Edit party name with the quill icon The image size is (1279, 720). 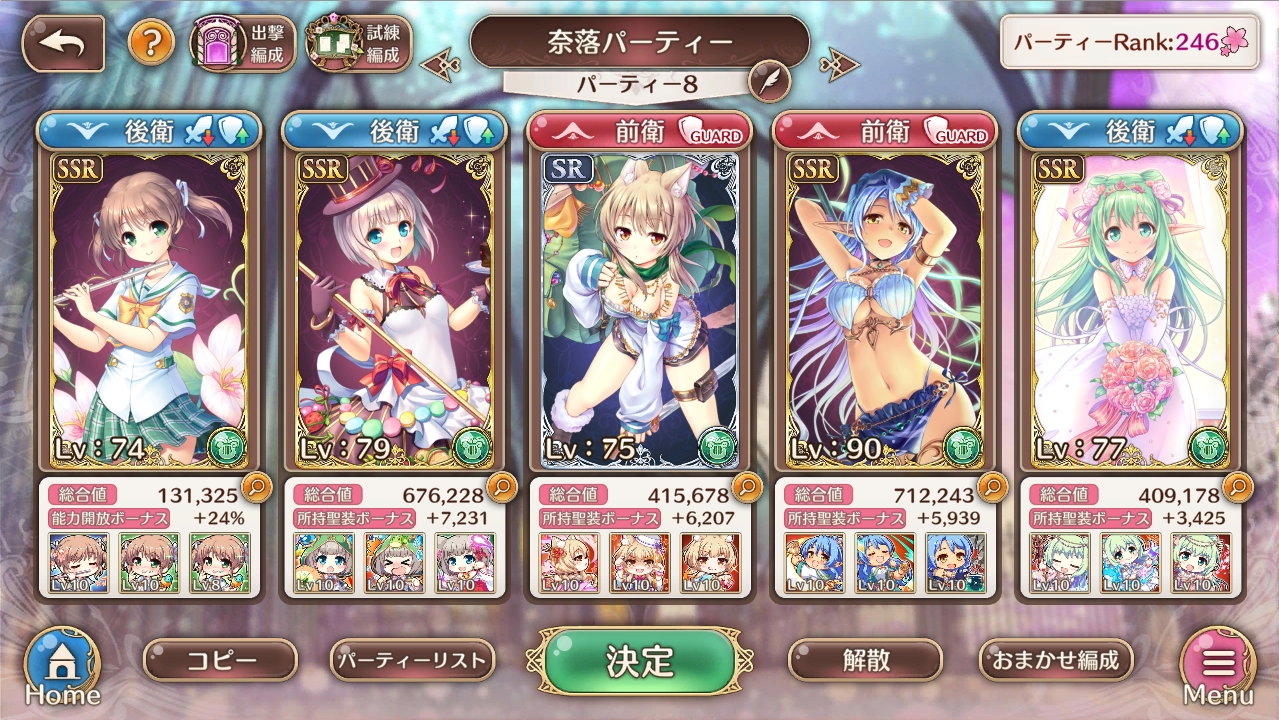[768, 83]
